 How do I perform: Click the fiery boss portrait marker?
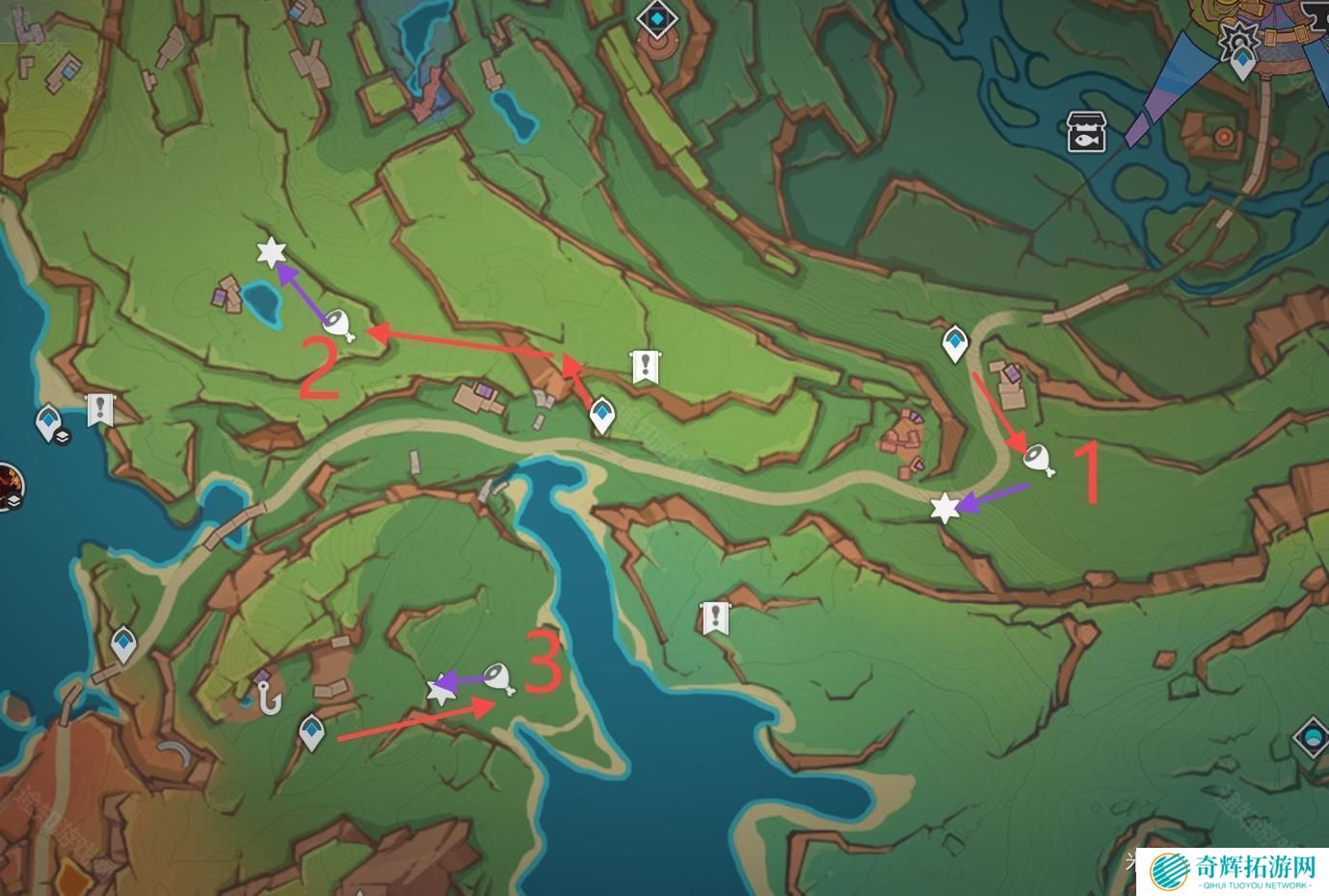[x=8, y=486]
